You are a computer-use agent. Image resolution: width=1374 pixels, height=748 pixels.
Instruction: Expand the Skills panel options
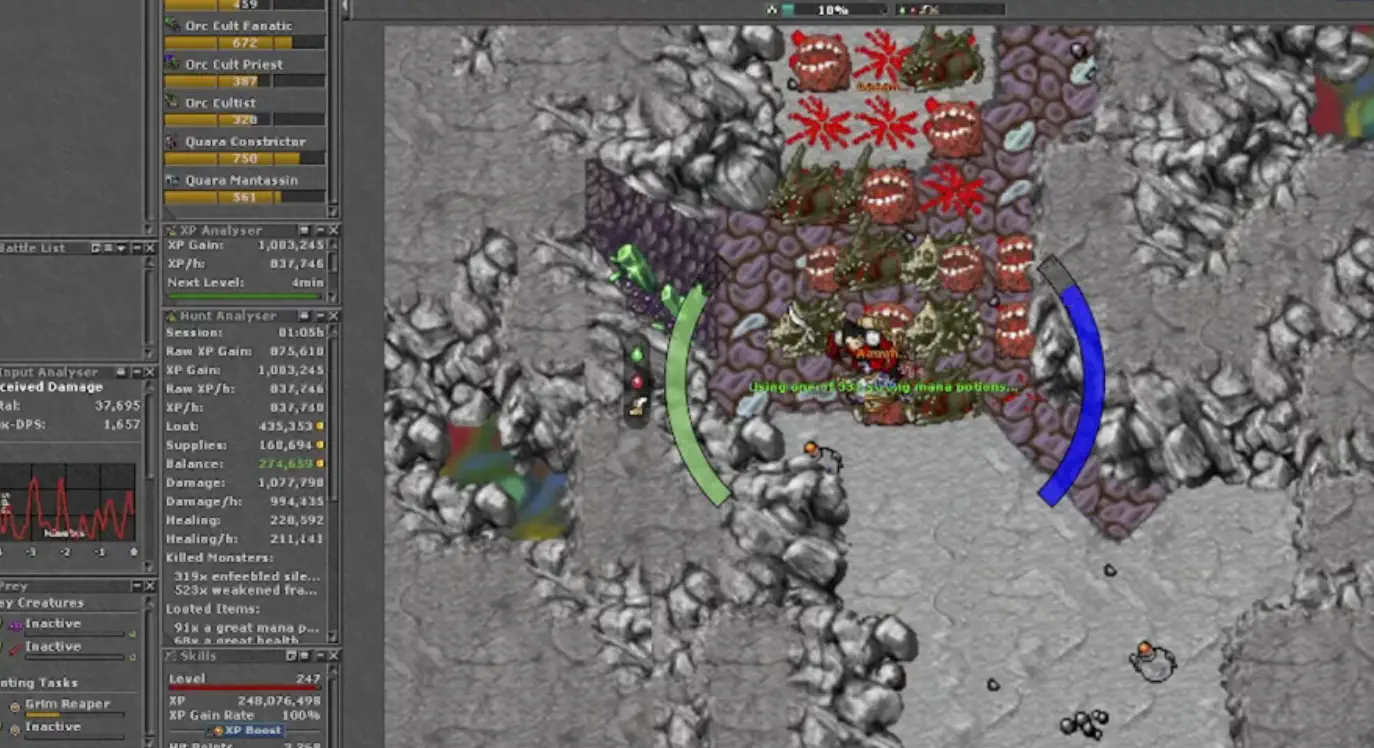tap(306, 657)
